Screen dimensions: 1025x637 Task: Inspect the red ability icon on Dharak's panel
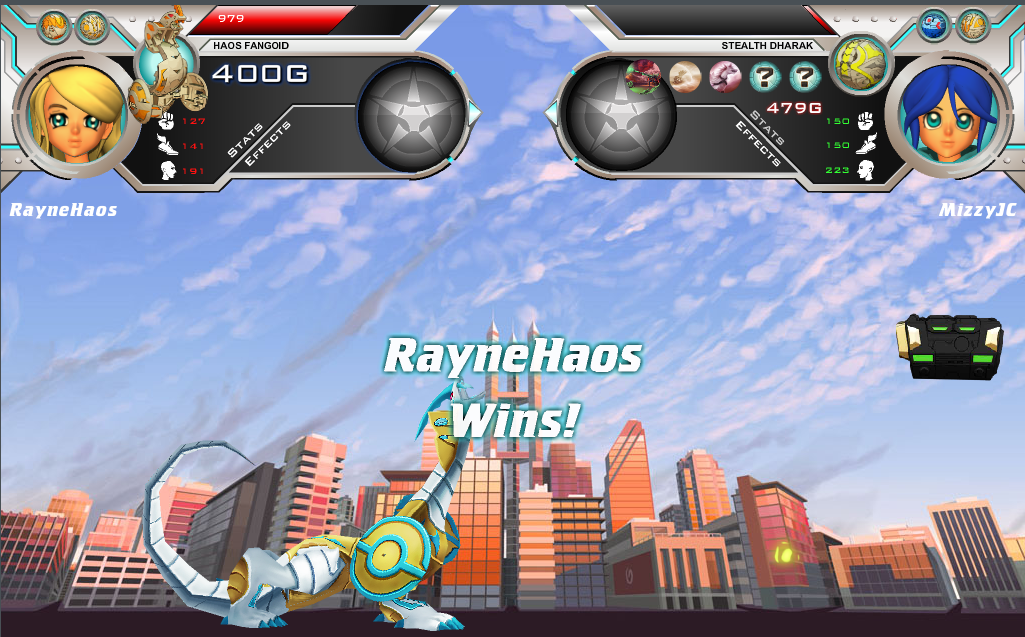(x=642, y=76)
